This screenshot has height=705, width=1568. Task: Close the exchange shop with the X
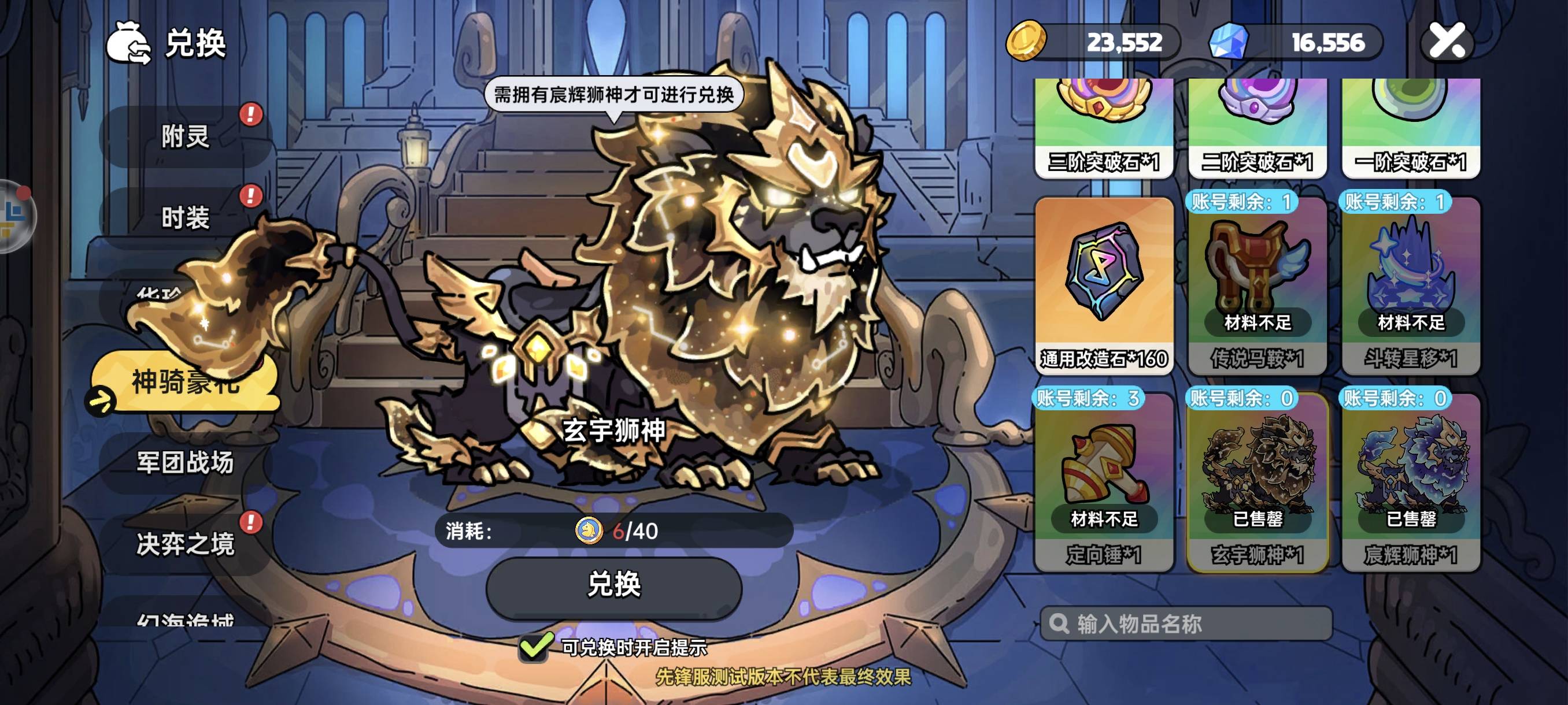pyautogui.click(x=1446, y=42)
